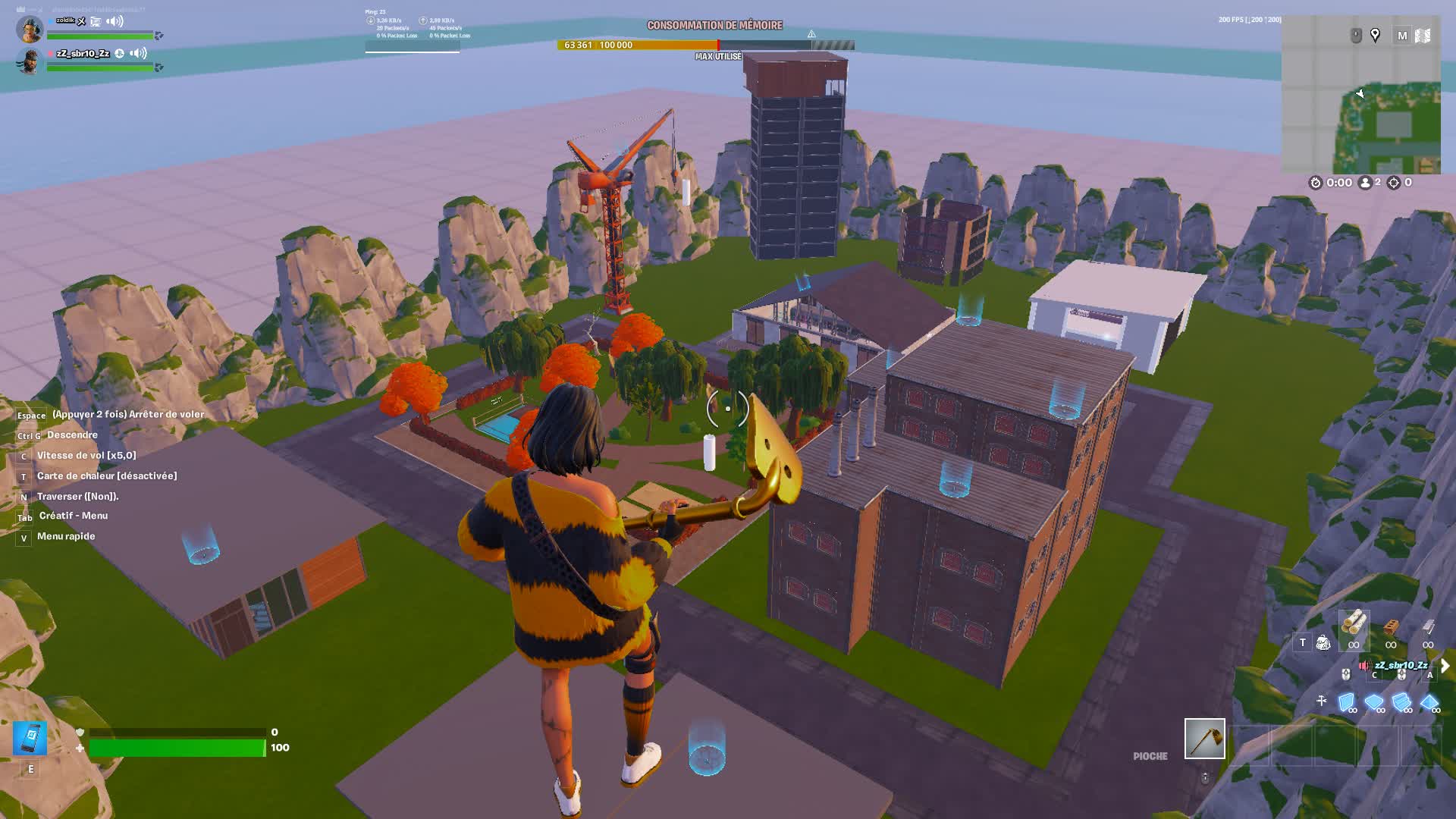Screen dimensions: 1456x819
Task: Toggle zoldik's voice speaker icon
Action: pyautogui.click(x=115, y=21)
